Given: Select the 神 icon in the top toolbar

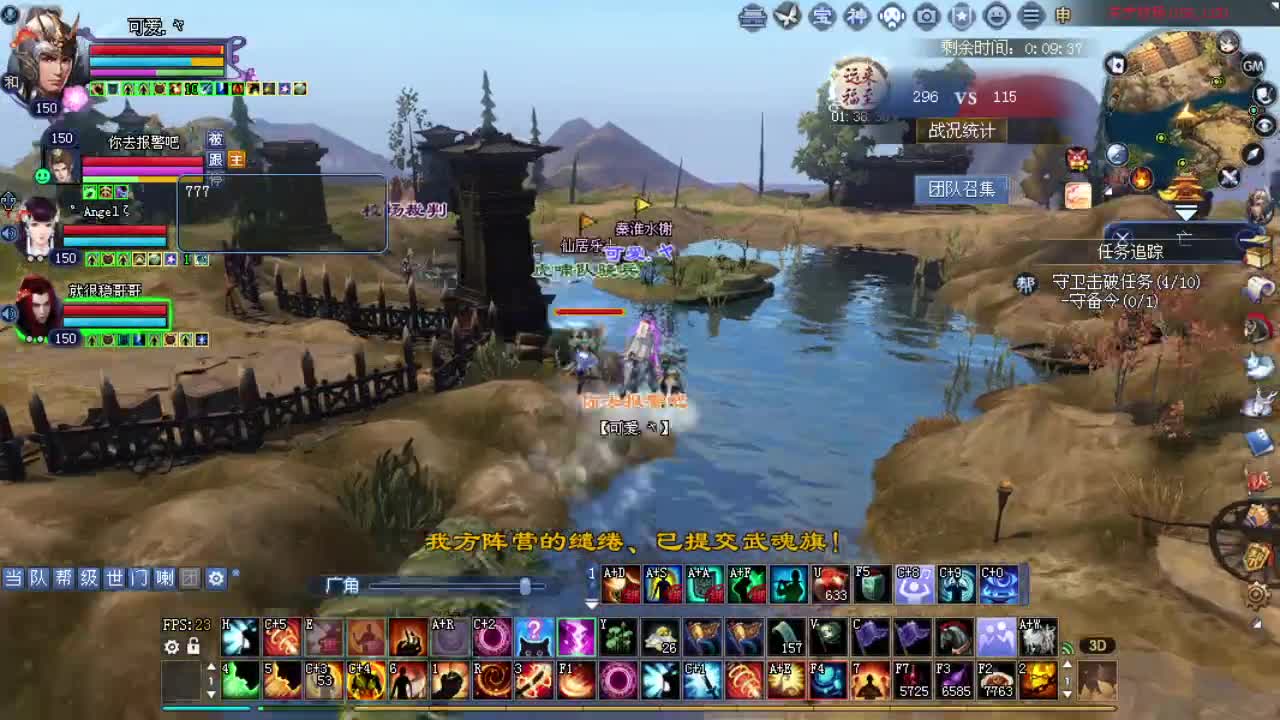Looking at the screenshot, I should (857, 16).
